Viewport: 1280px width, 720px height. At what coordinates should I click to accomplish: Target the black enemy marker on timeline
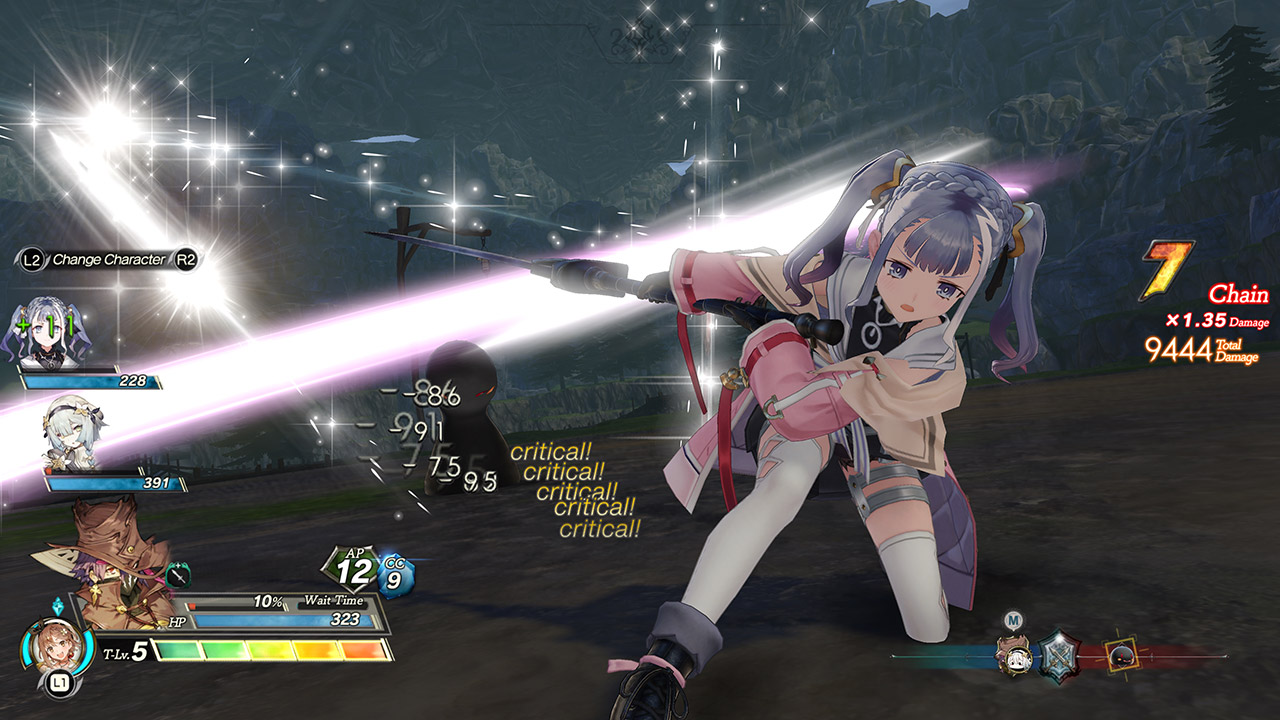pyautogui.click(x=1120, y=655)
